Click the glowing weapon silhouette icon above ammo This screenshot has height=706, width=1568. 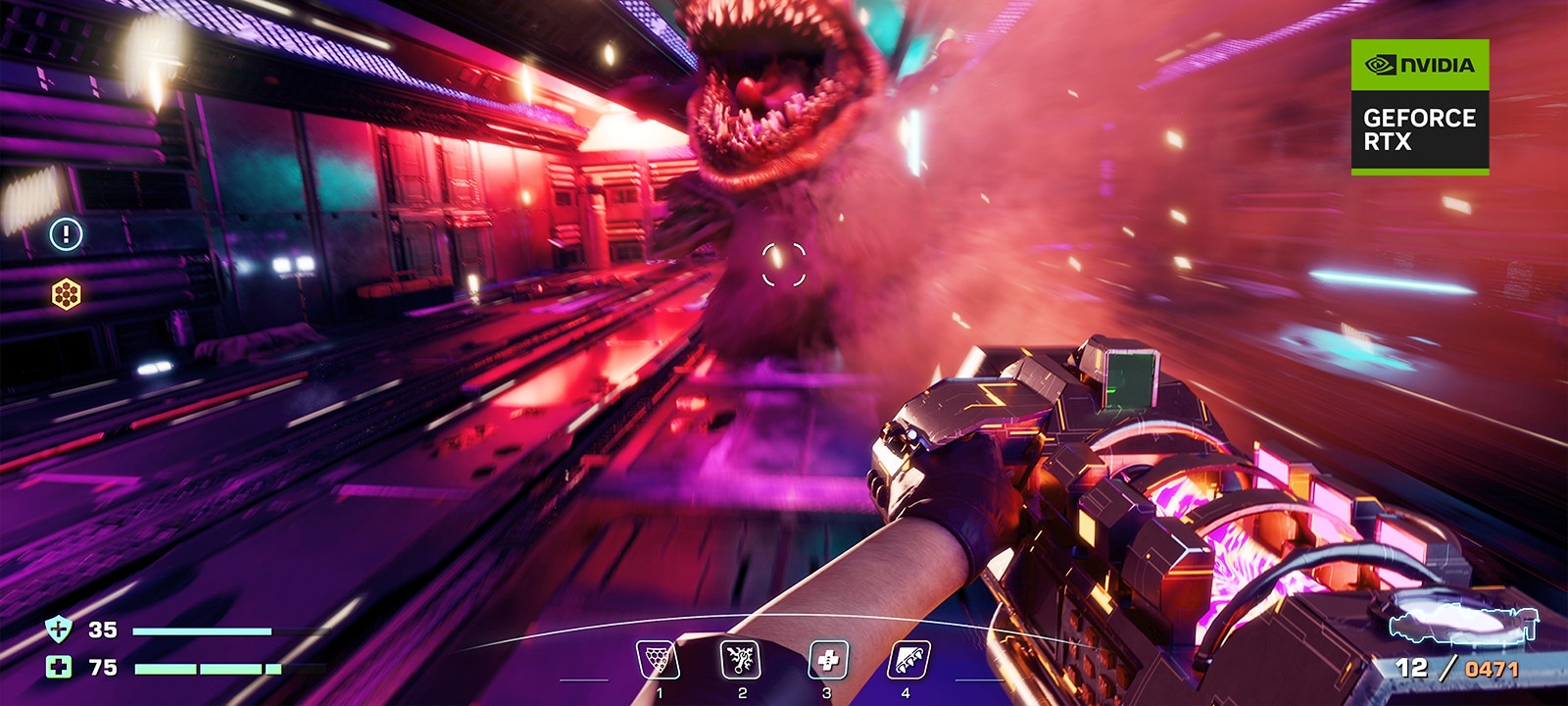click(1463, 625)
